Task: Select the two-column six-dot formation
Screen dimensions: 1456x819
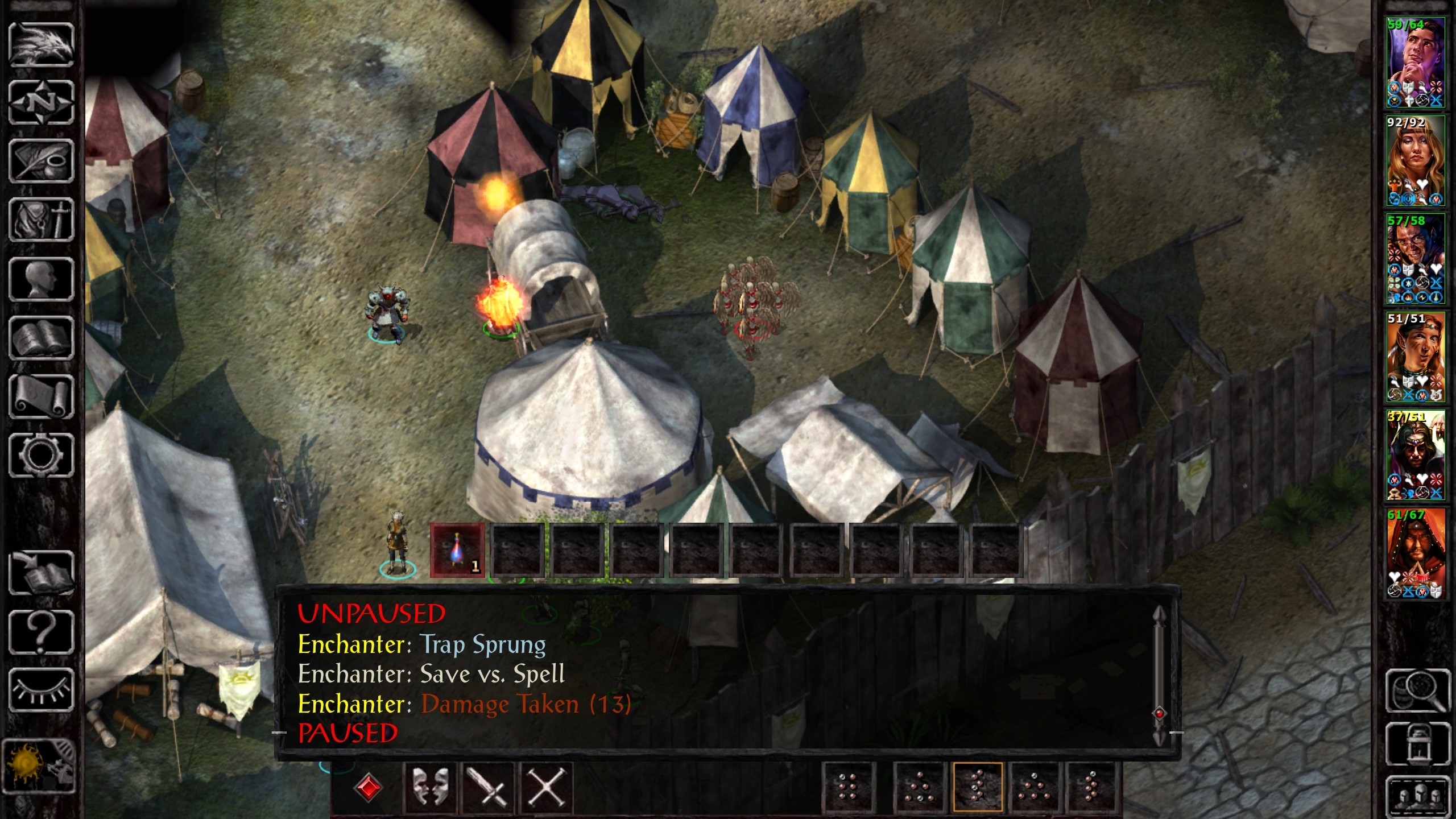Action: (x=847, y=788)
